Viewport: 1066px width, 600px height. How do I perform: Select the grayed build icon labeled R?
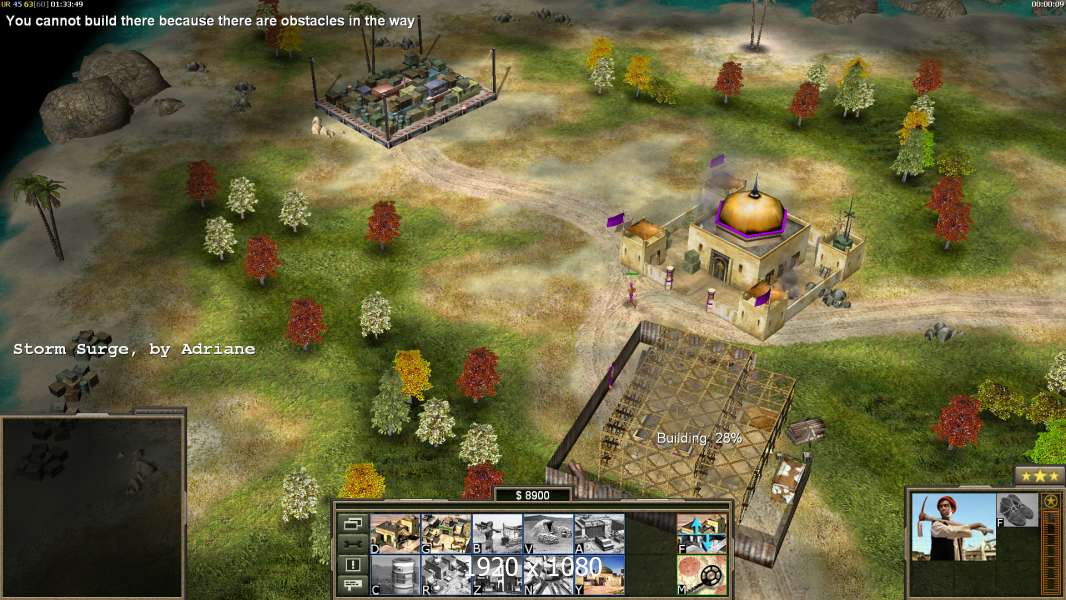click(x=446, y=575)
